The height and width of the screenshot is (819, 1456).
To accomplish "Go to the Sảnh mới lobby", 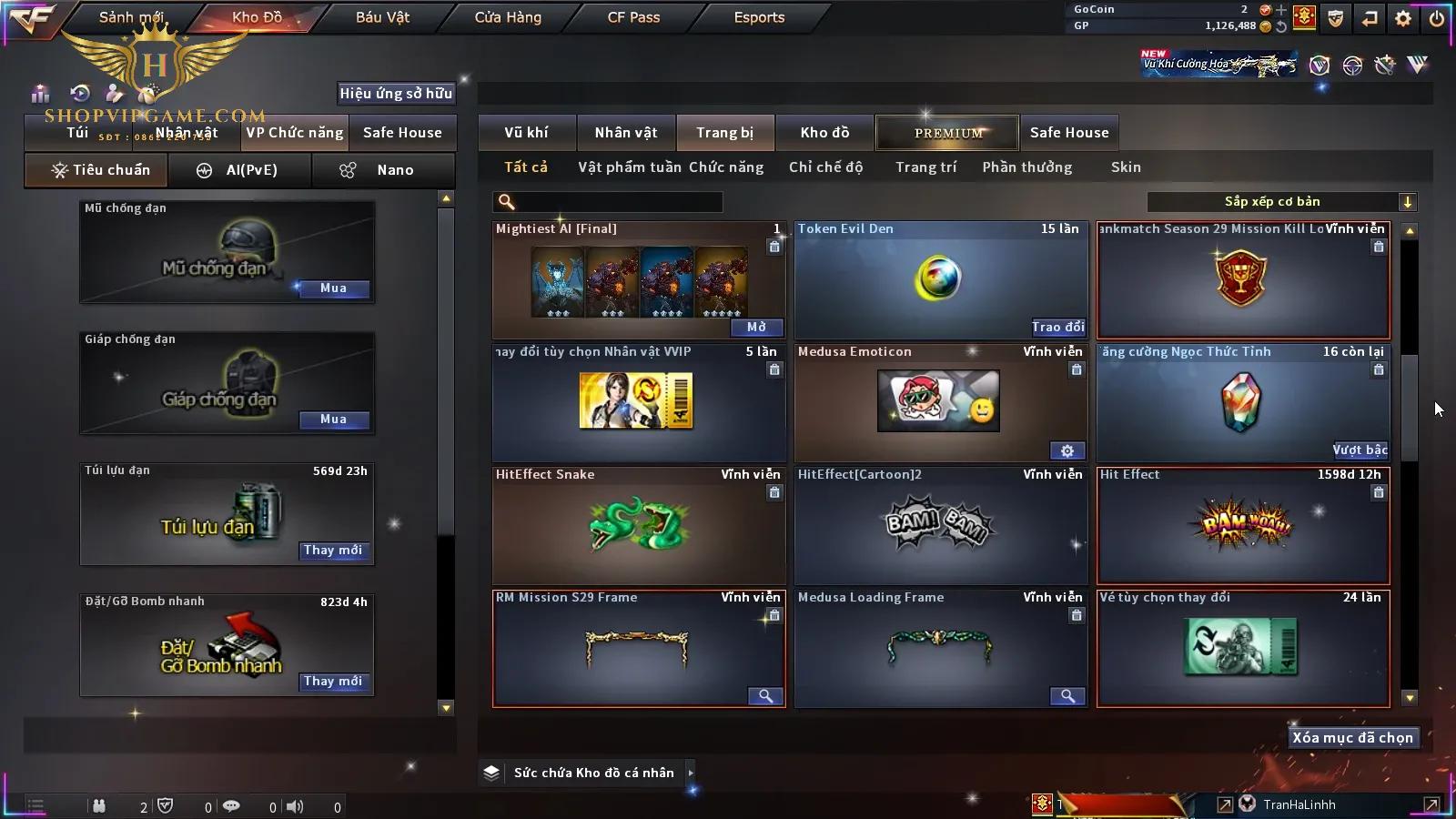I will tap(131, 17).
